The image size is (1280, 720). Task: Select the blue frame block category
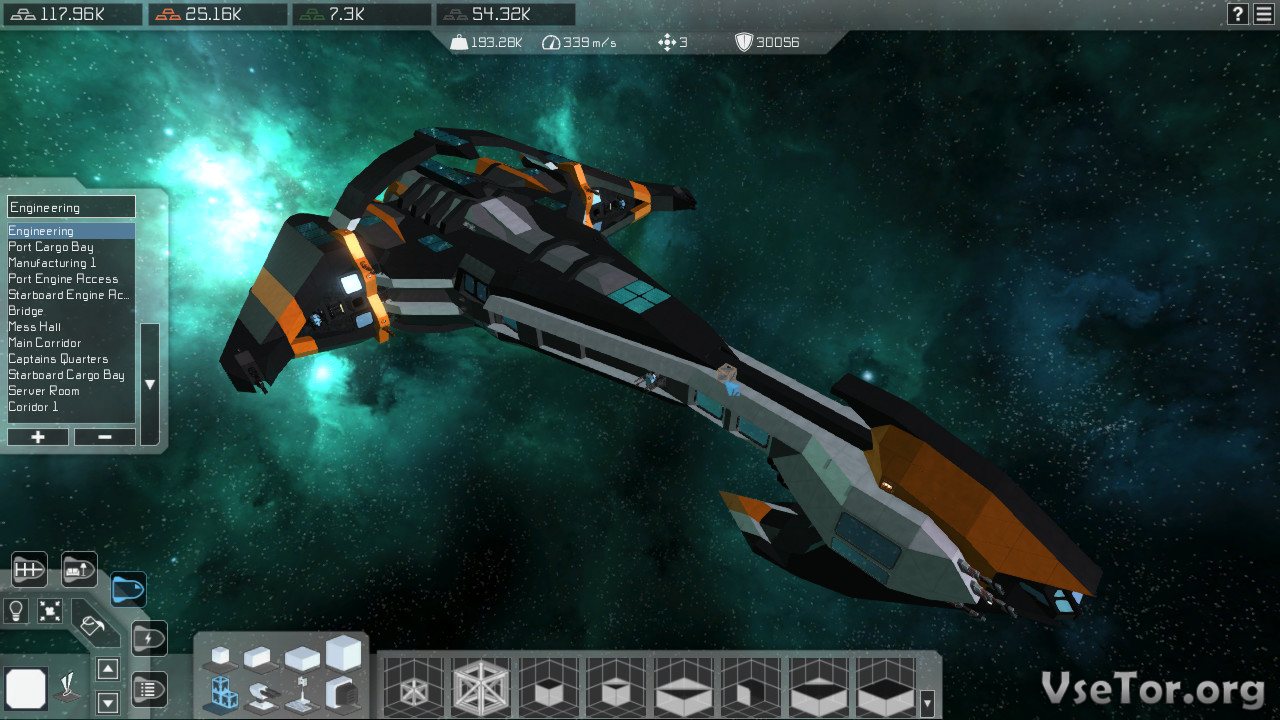pos(221,691)
